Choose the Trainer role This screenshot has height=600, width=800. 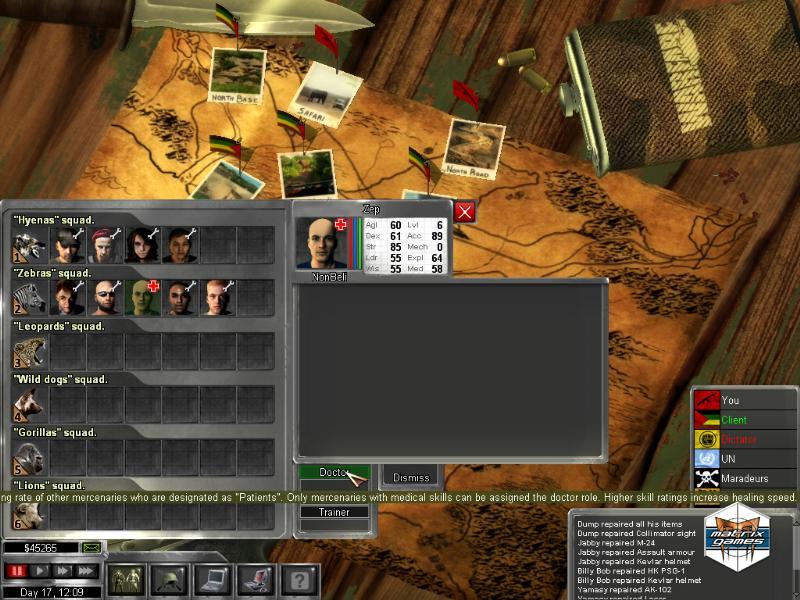click(334, 512)
